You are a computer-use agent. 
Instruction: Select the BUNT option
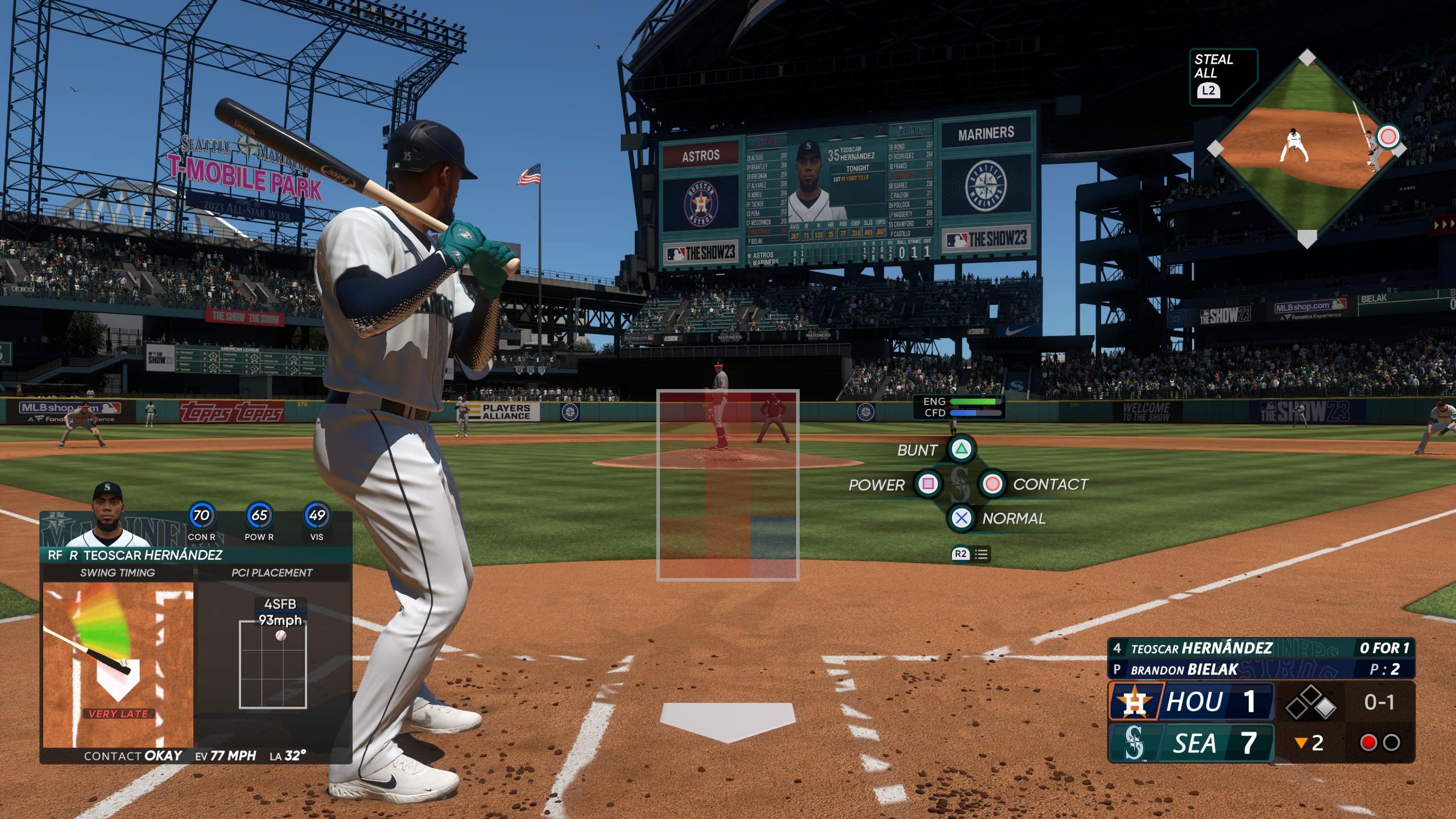pos(961,449)
